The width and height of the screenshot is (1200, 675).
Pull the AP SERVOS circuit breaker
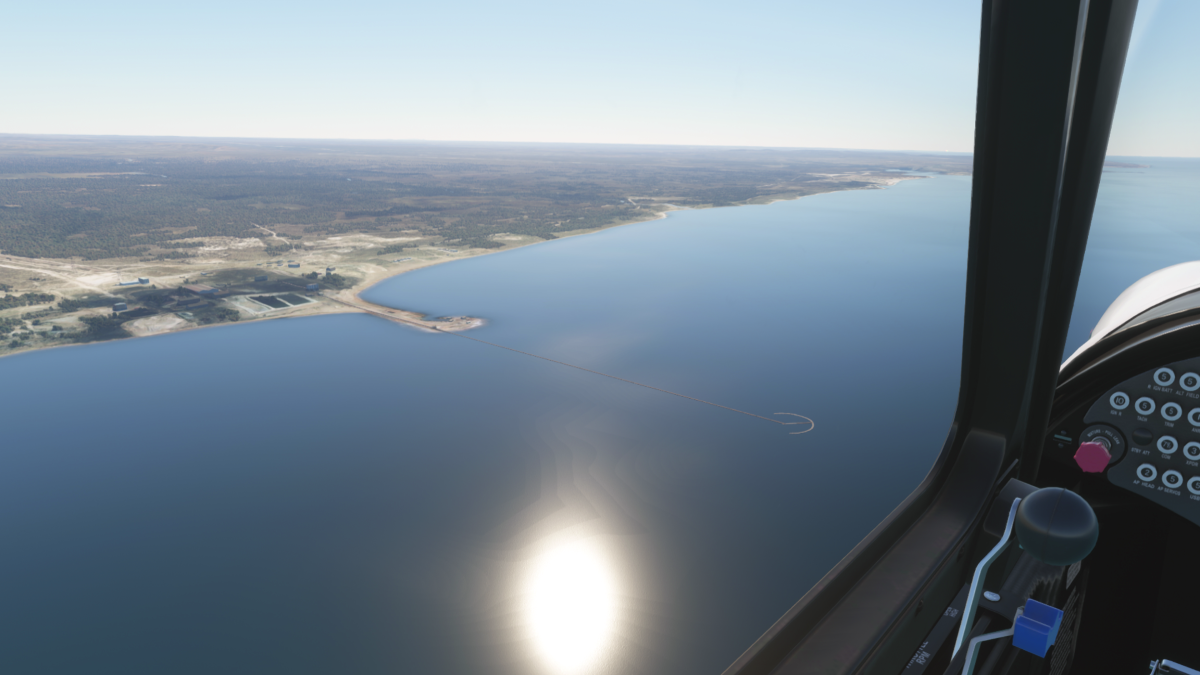coord(1172,478)
